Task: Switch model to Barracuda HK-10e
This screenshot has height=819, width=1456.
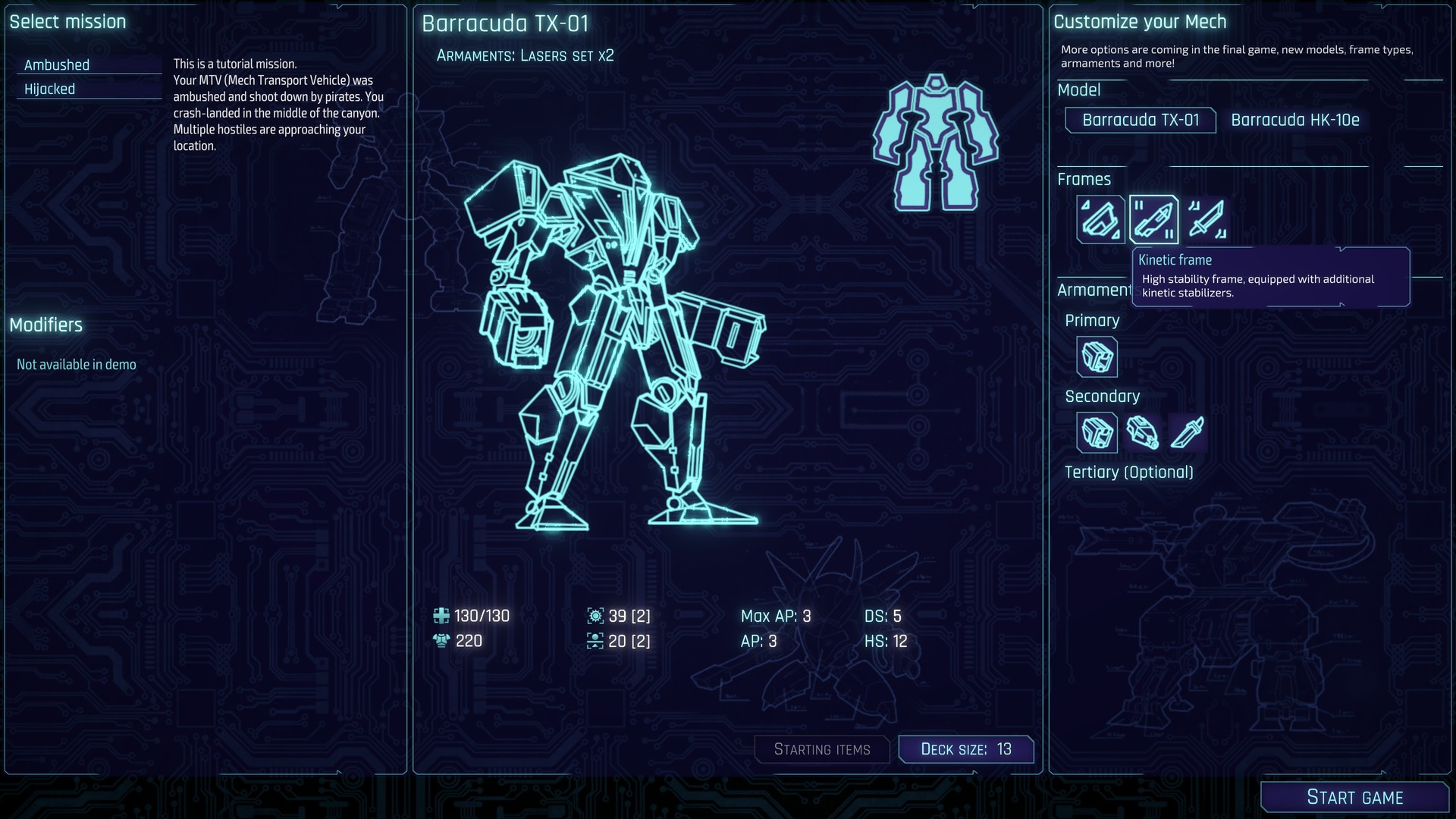Action: (x=1294, y=119)
